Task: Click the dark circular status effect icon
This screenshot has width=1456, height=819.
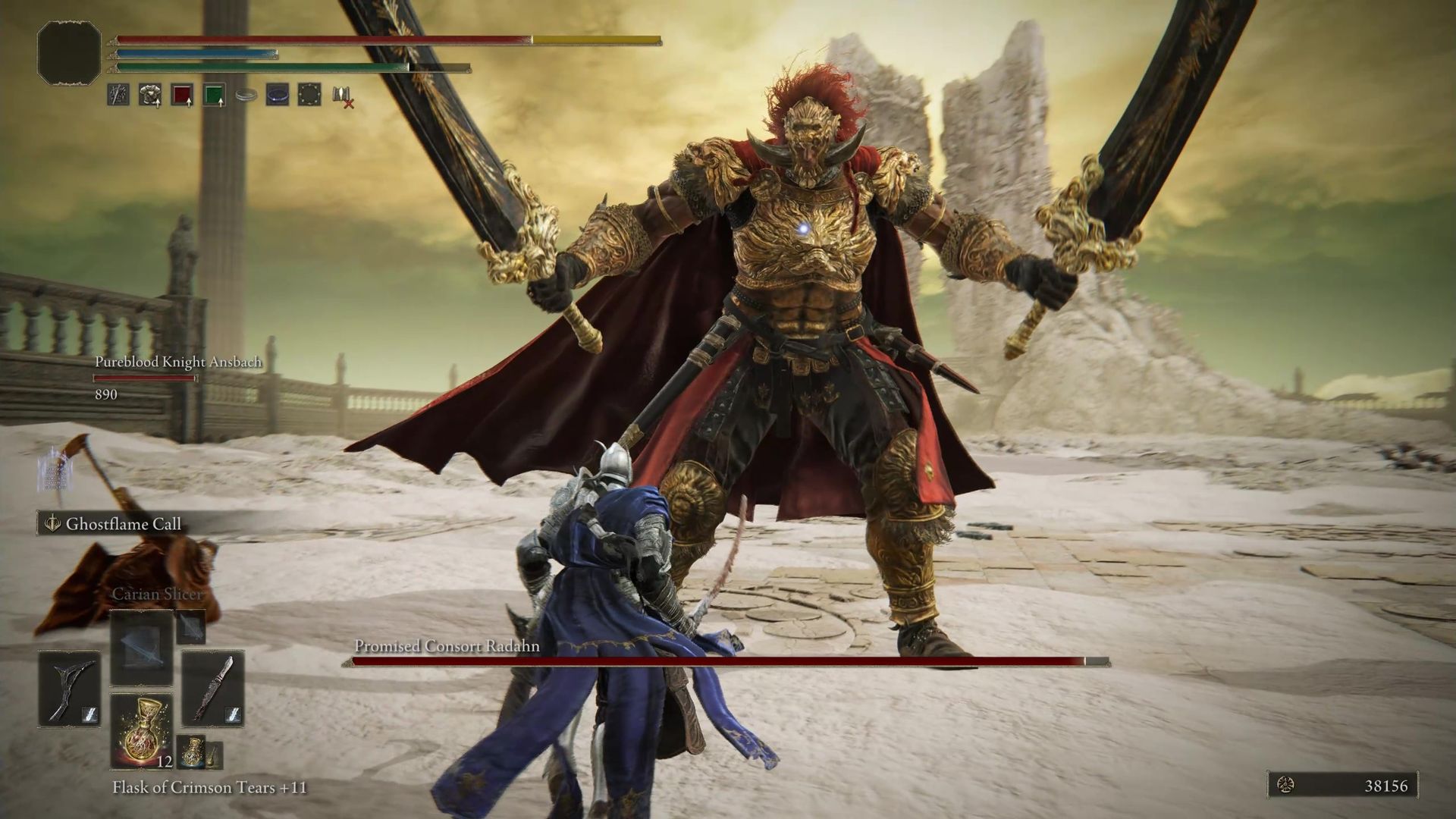Action: coord(309,97)
